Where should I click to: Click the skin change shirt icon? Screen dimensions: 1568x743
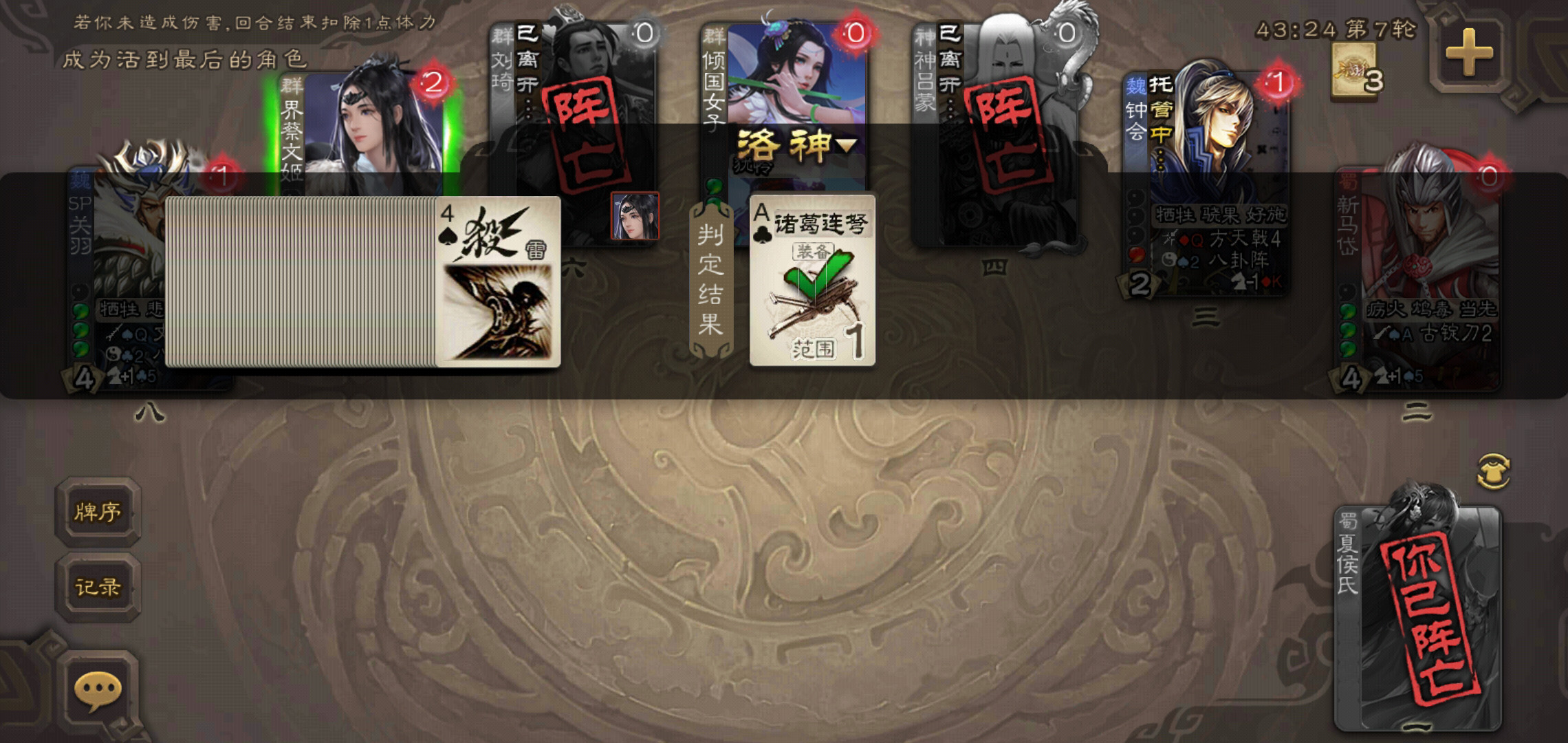1494,472
